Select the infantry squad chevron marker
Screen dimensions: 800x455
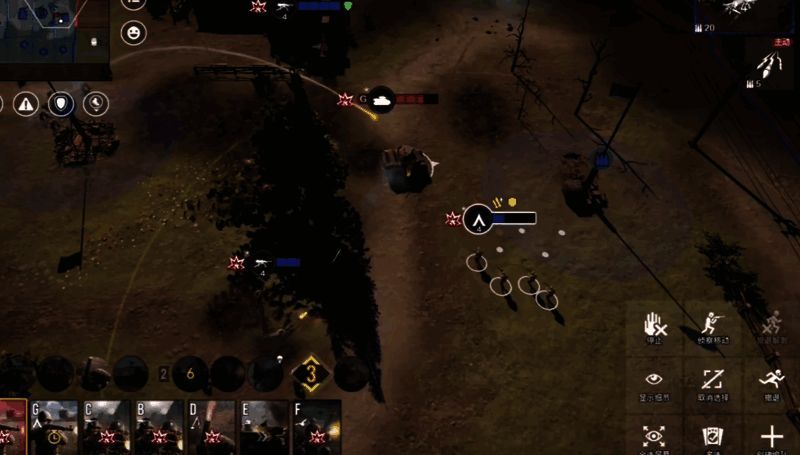[479, 217]
